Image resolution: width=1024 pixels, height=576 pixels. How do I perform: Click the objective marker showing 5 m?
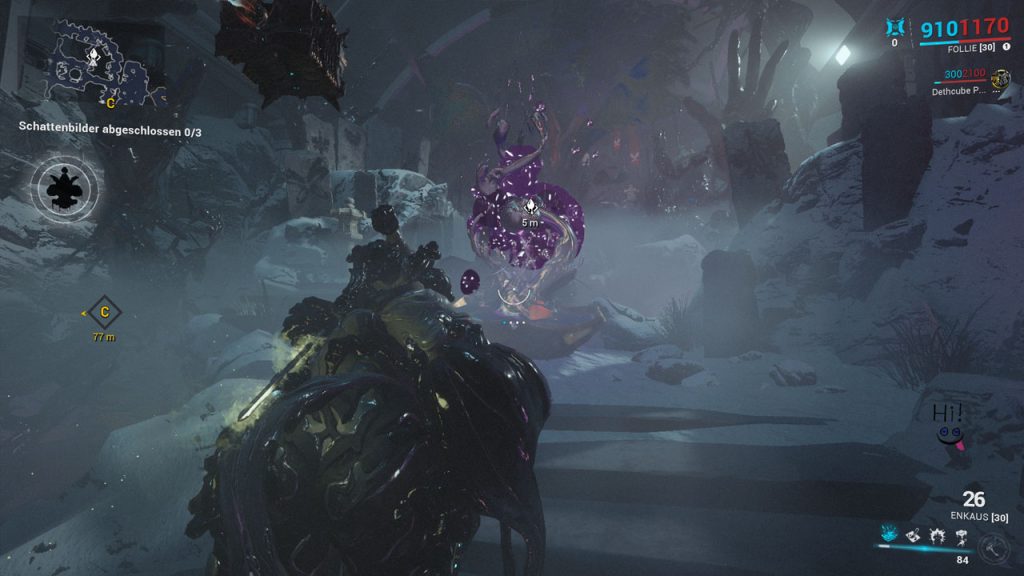[529, 208]
